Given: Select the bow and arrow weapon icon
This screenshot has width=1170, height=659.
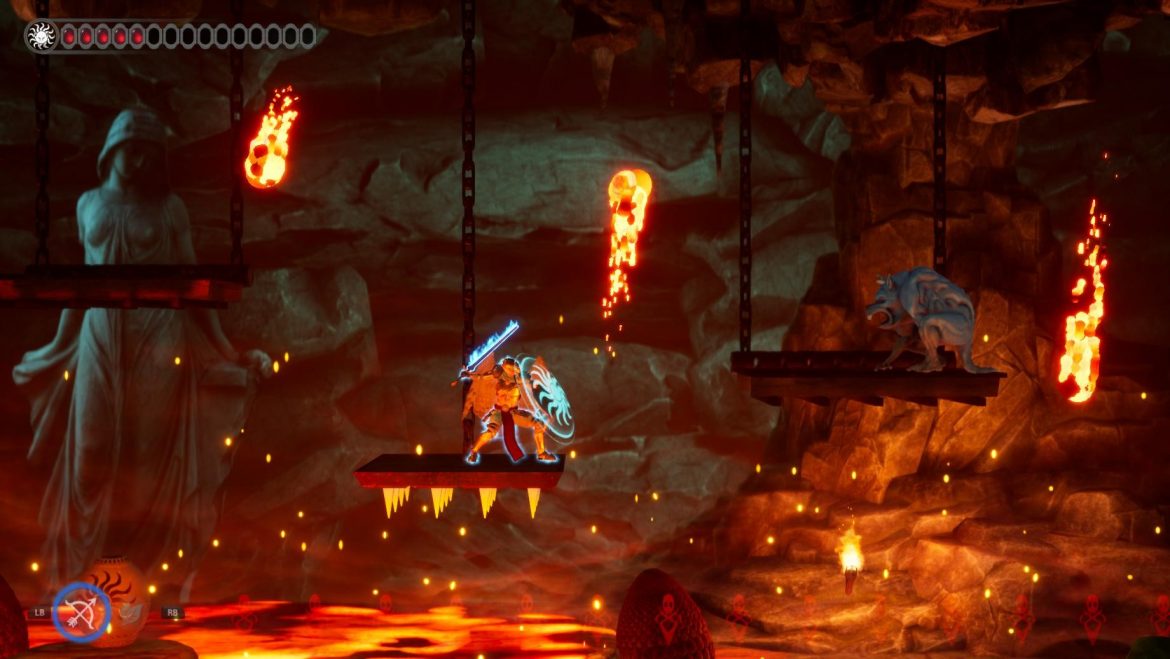Looking at the screenshot, I should [81, 611].
